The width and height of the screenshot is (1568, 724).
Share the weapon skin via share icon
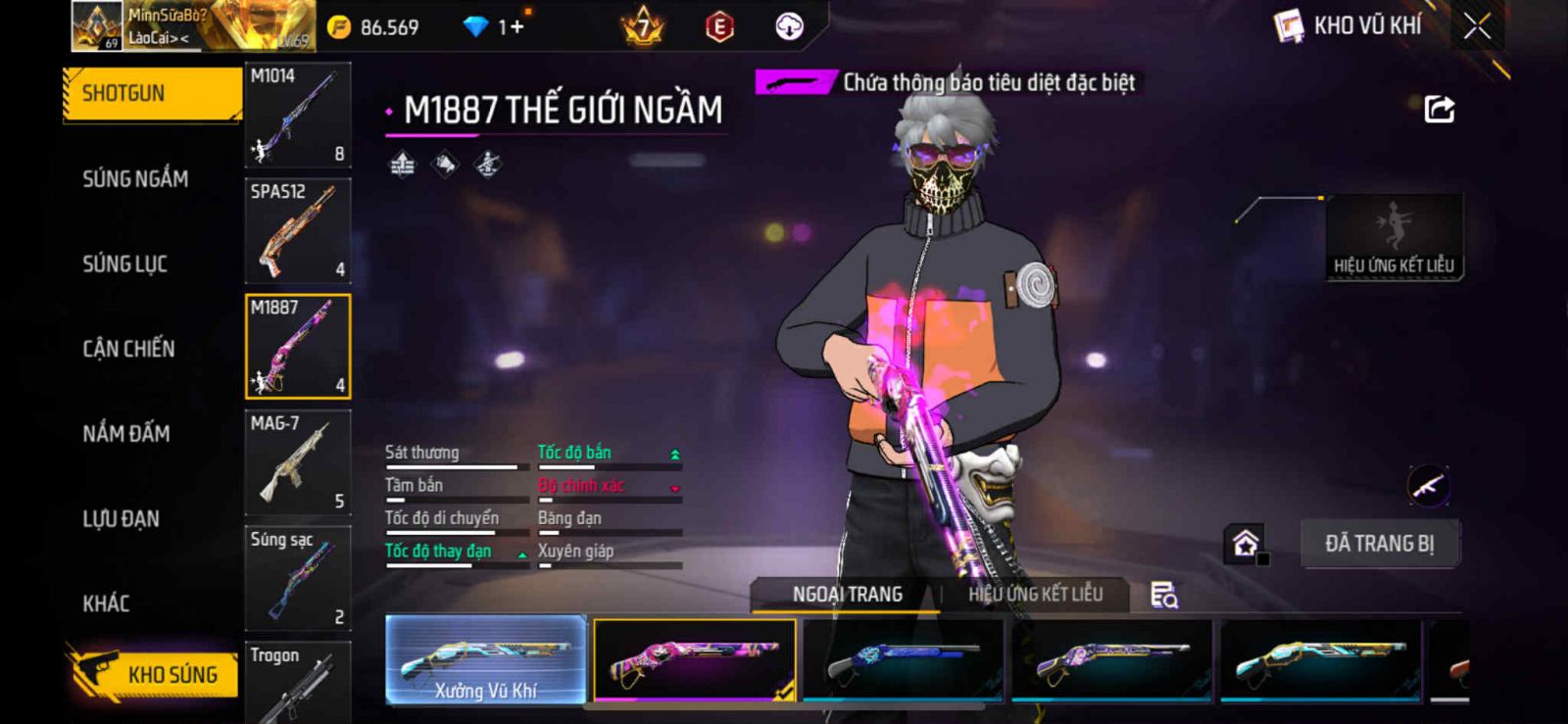(x=1439, y=109)
